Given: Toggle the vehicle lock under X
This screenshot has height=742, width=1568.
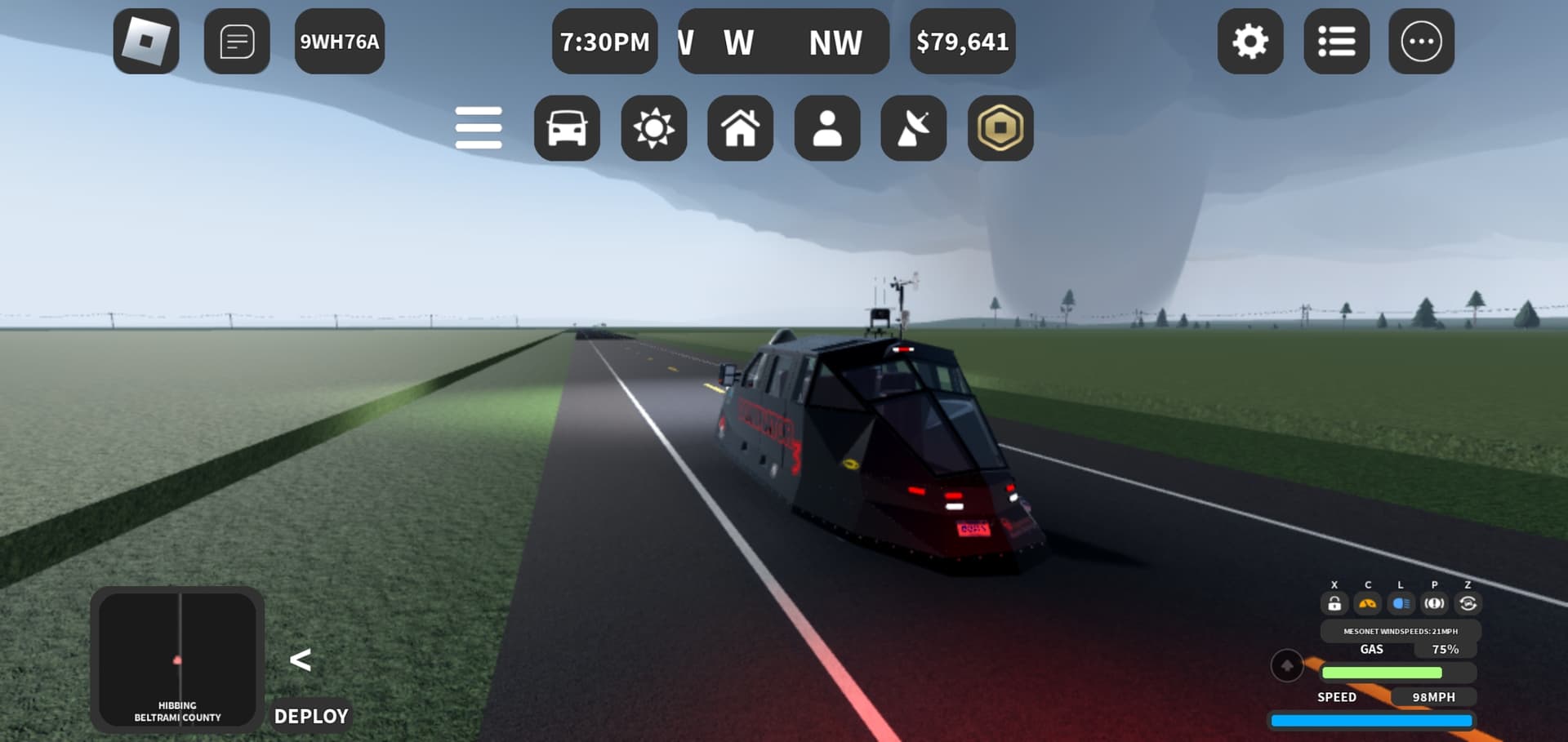Looking at the screenshot, I should pyautogui.click(x=1335, y=602).
